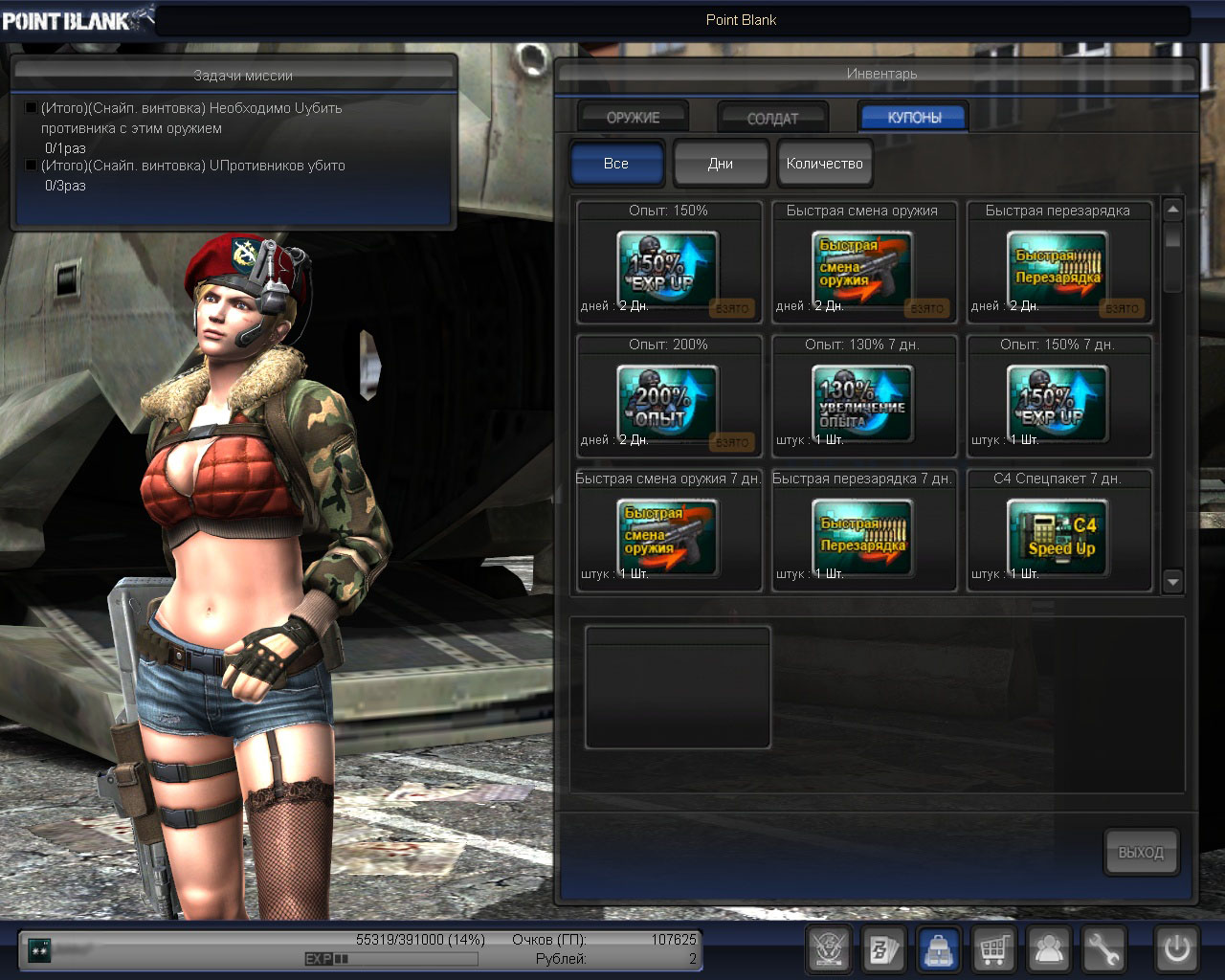
Task: Click the coupon list scroll-up arrow
Action: pyautogui.click(x=1173, y=209)
